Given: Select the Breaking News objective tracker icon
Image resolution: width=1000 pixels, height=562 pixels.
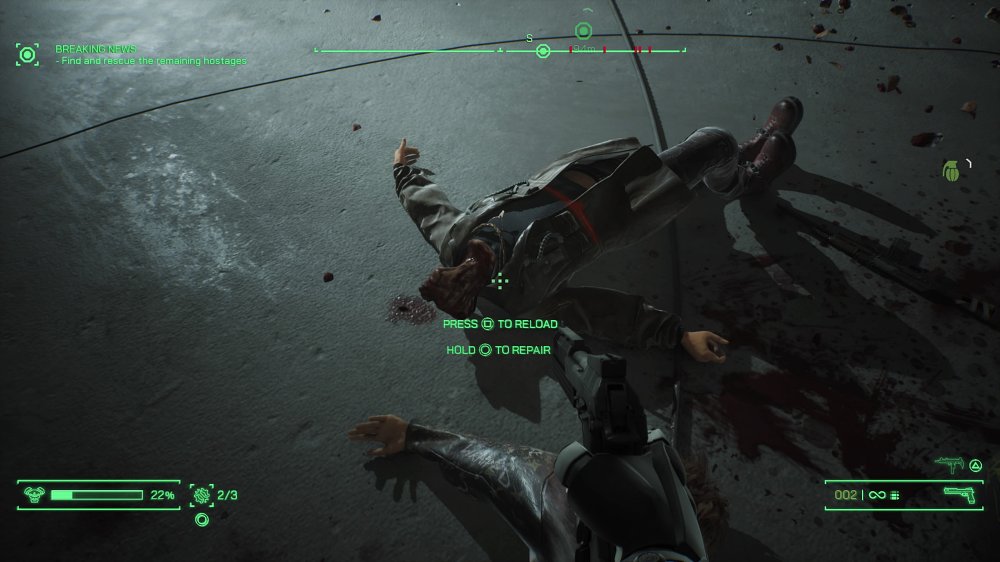Looking at the screenshot, I should point(27,54).
